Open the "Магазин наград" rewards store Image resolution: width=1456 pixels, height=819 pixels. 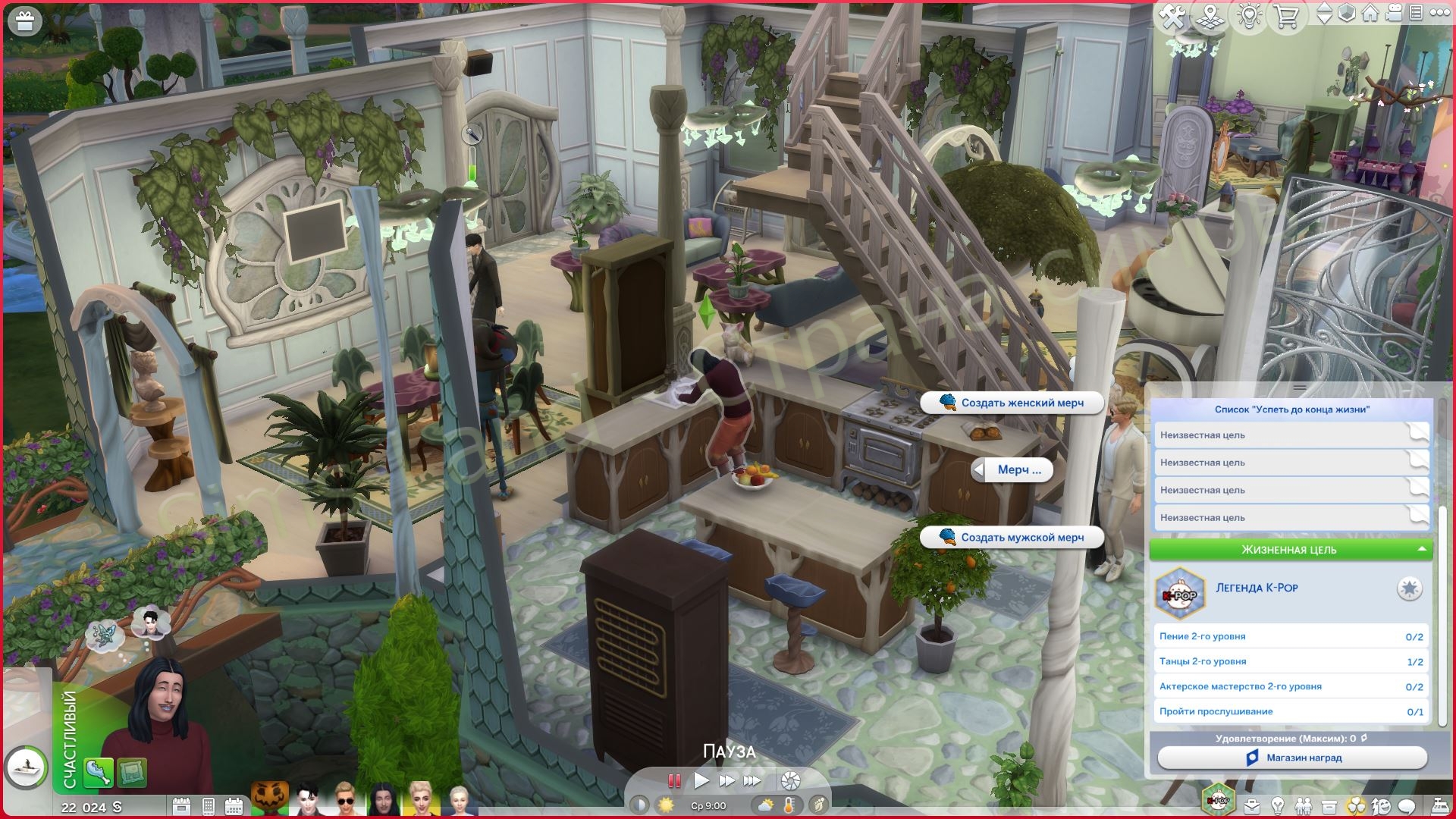1292,758
